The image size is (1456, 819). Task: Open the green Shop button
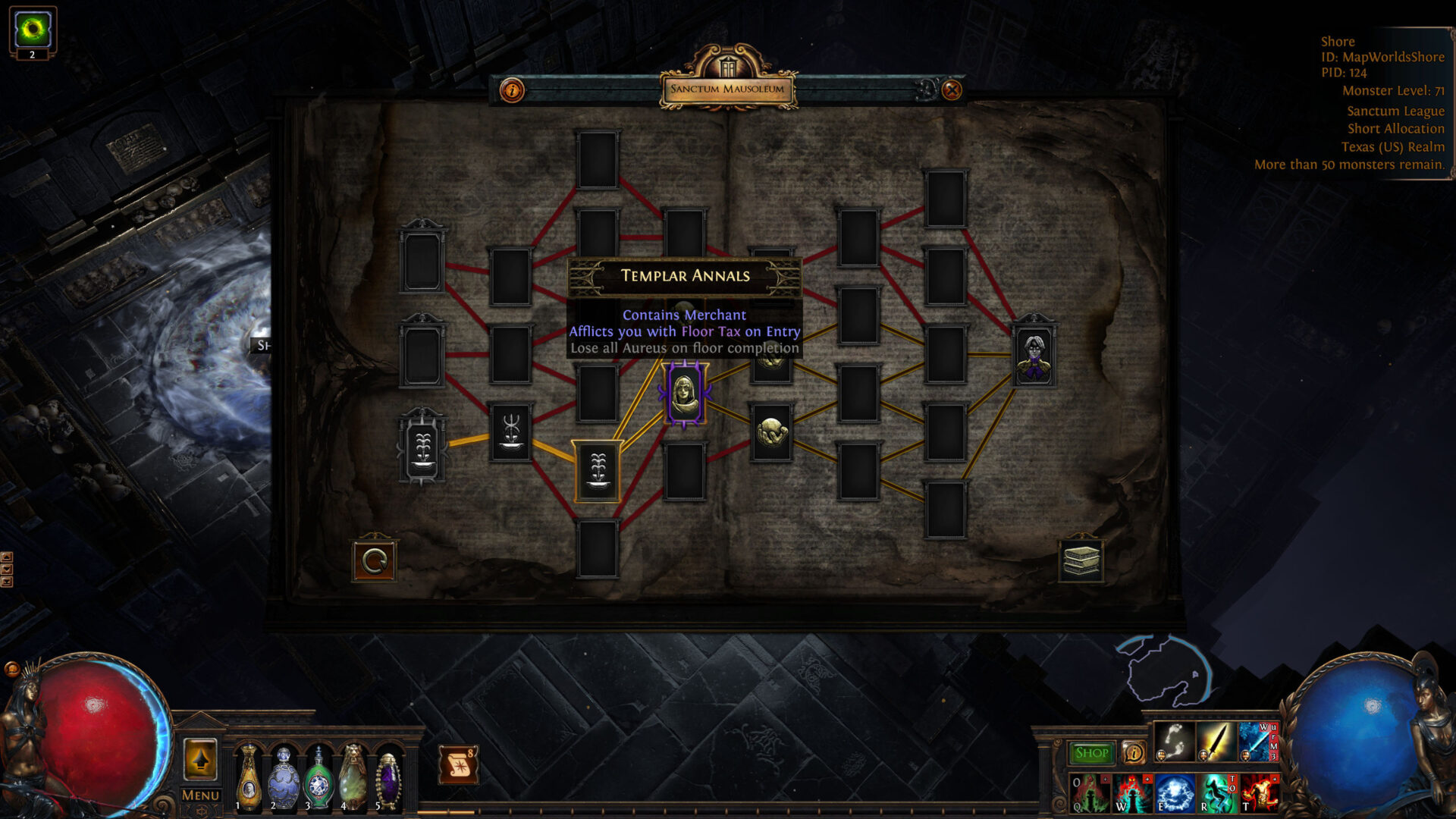[1091, 753]
